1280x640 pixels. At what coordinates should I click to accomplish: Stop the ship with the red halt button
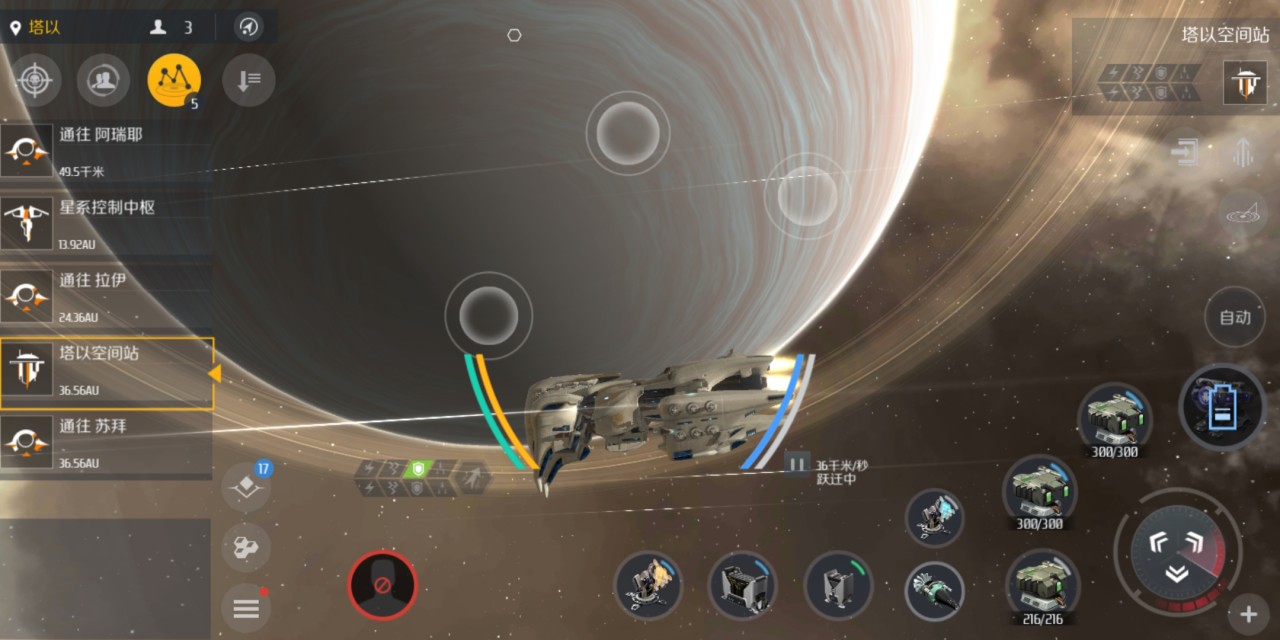tap(382, 585)
